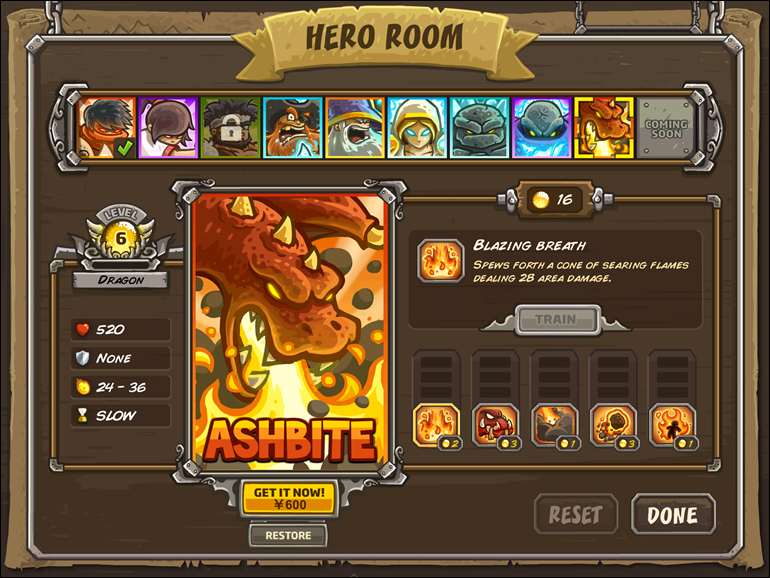This screenshot has width=770, height=578.
Task: Reset the hero's skill points
Action: [x=575, y=515]
